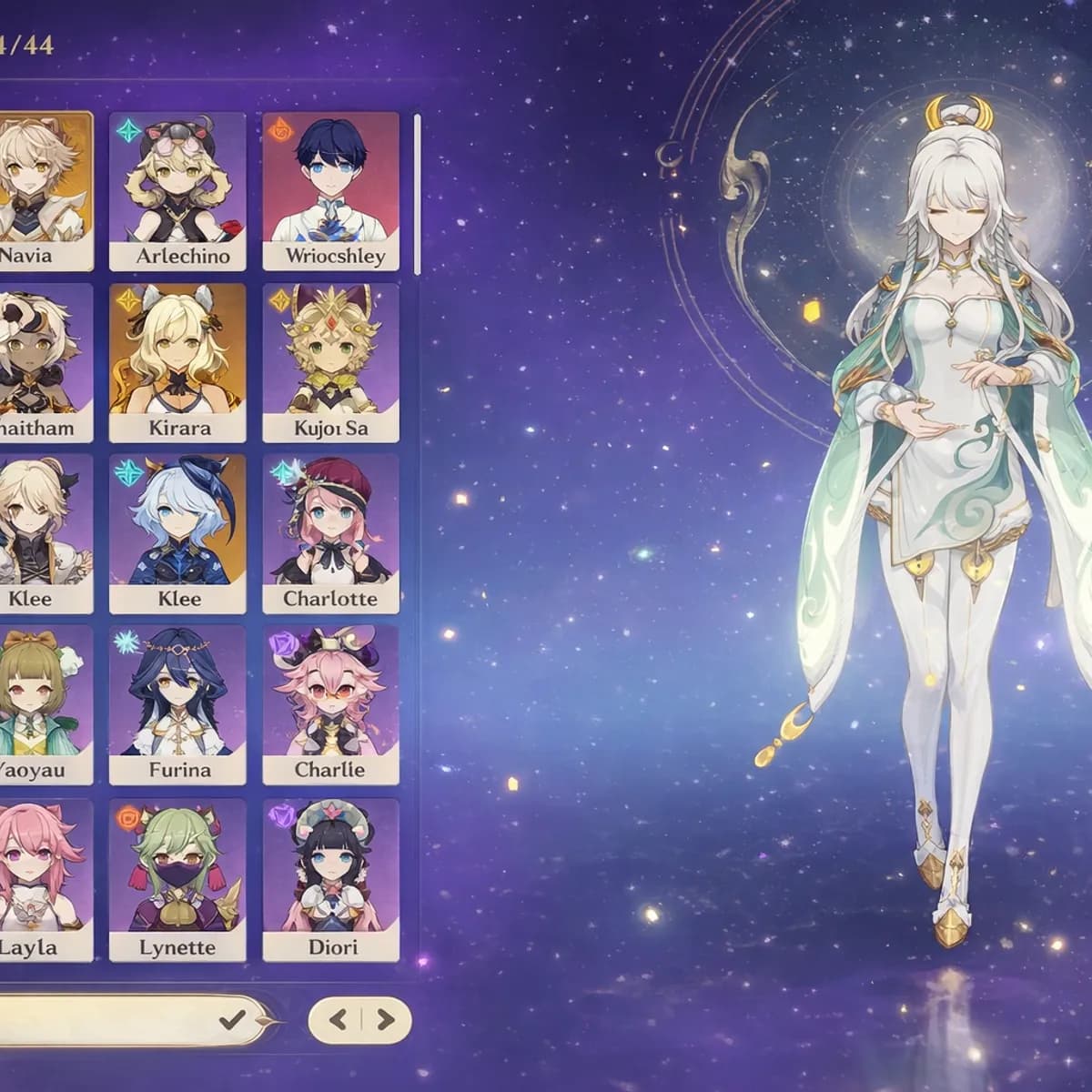Pick the Lynette character card
This screenshot has width=1092, height=1092.
177,895
